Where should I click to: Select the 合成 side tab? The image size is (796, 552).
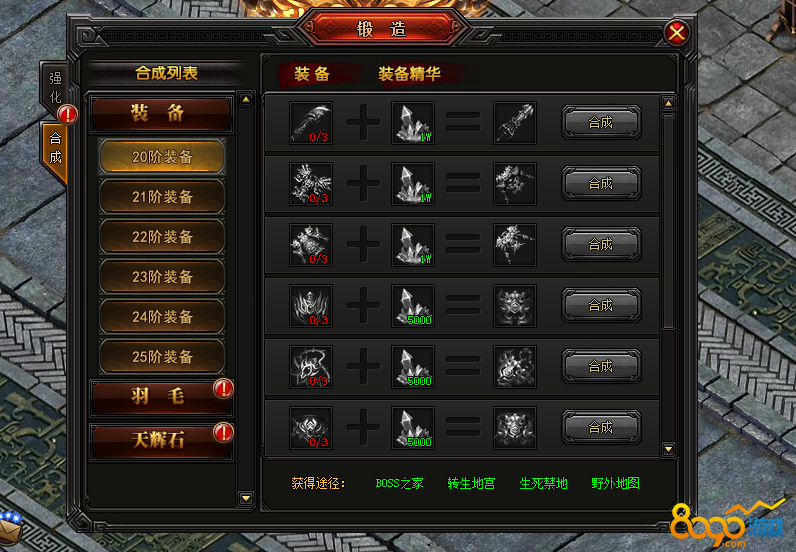(55, 148)
